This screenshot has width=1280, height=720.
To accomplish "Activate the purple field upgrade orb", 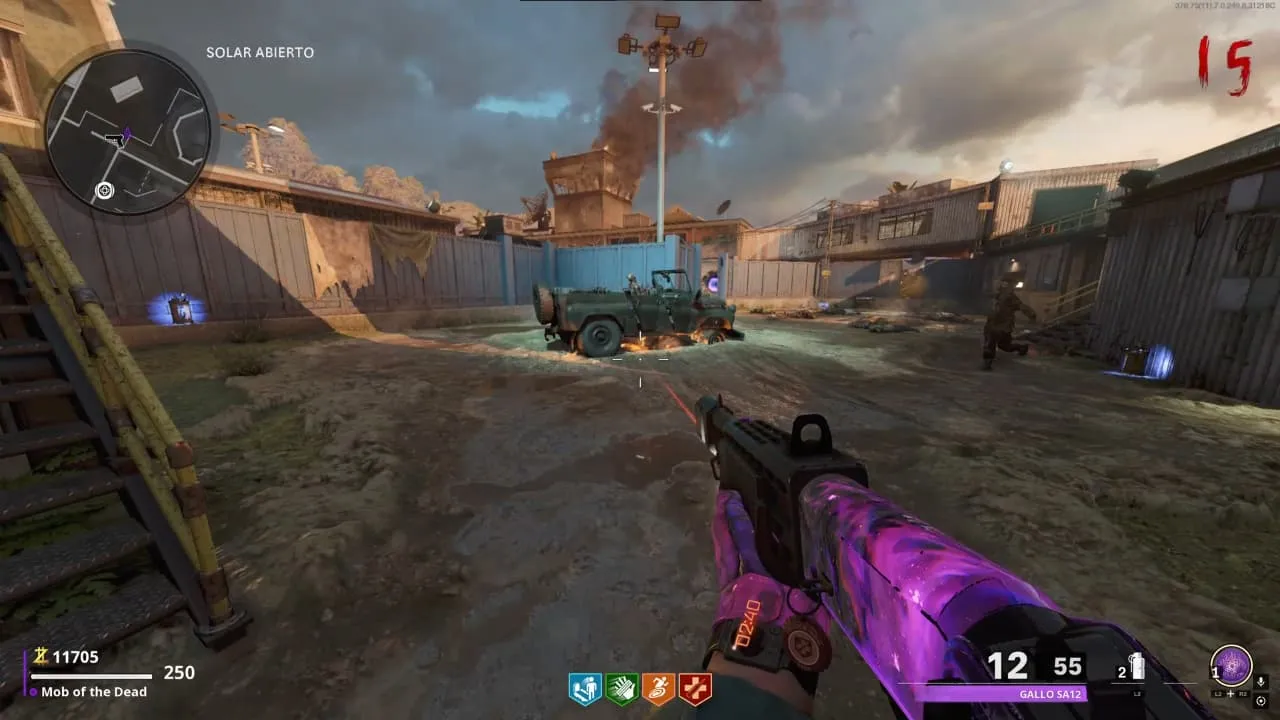I will (x=1231, y=666).
